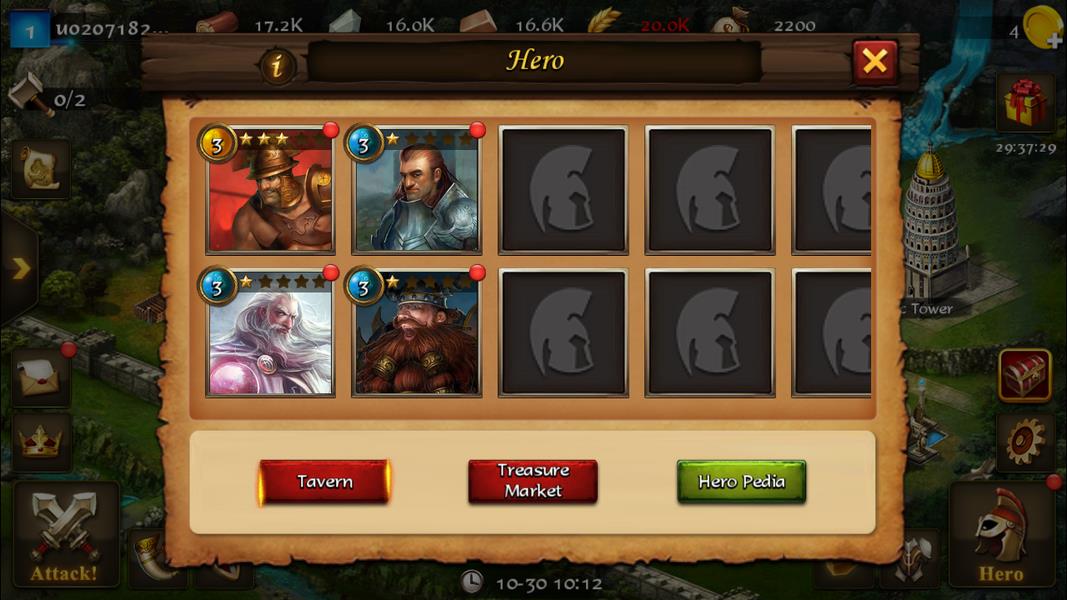1067x600 pixels.
Task: Go to the Tavern
Action: (x=324, y=482)
